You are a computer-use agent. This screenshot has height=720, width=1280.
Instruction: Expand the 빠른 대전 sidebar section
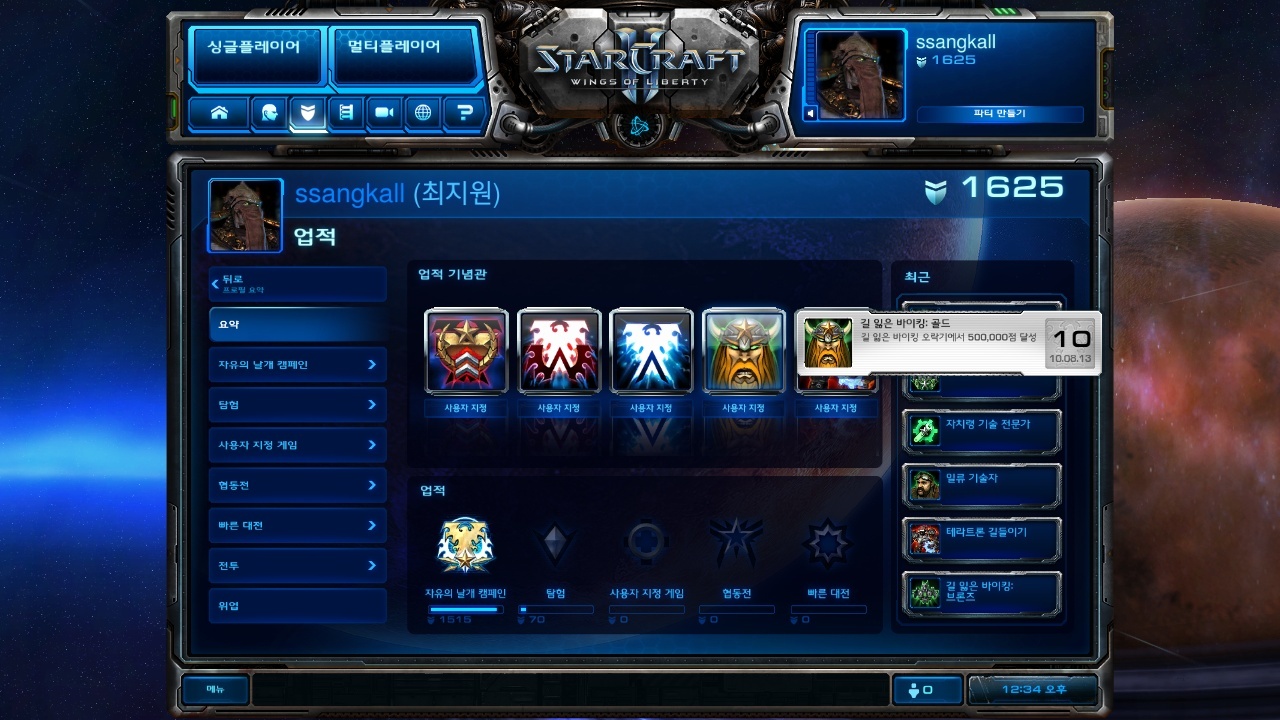[x=297, y=525]
